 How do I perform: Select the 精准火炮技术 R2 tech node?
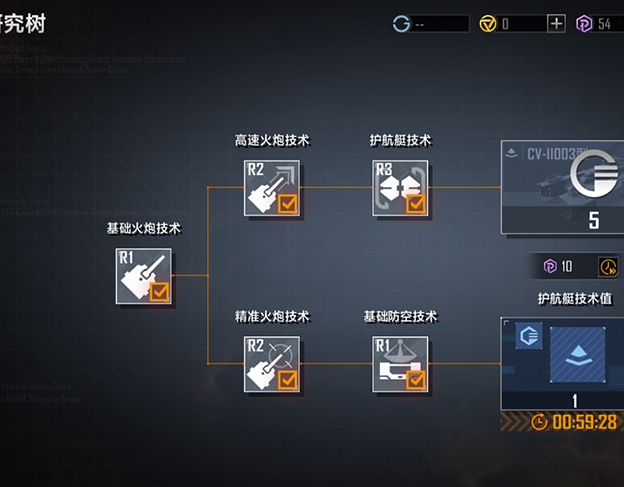point(272,364)
